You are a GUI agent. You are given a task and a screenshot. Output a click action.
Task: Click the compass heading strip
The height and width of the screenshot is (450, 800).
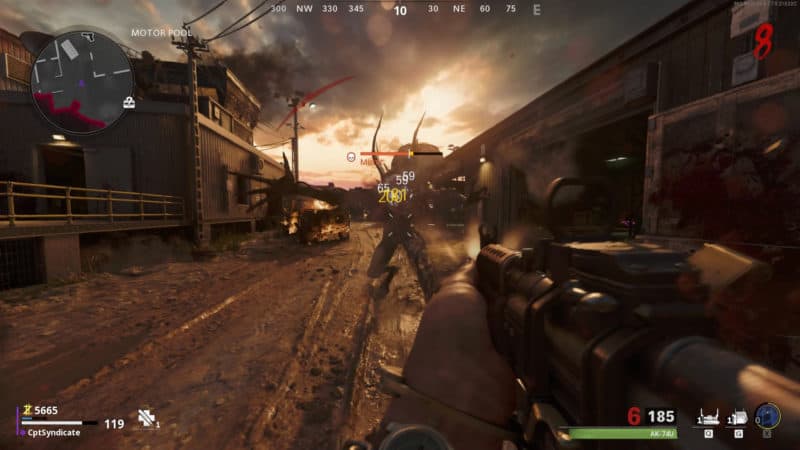399,9
